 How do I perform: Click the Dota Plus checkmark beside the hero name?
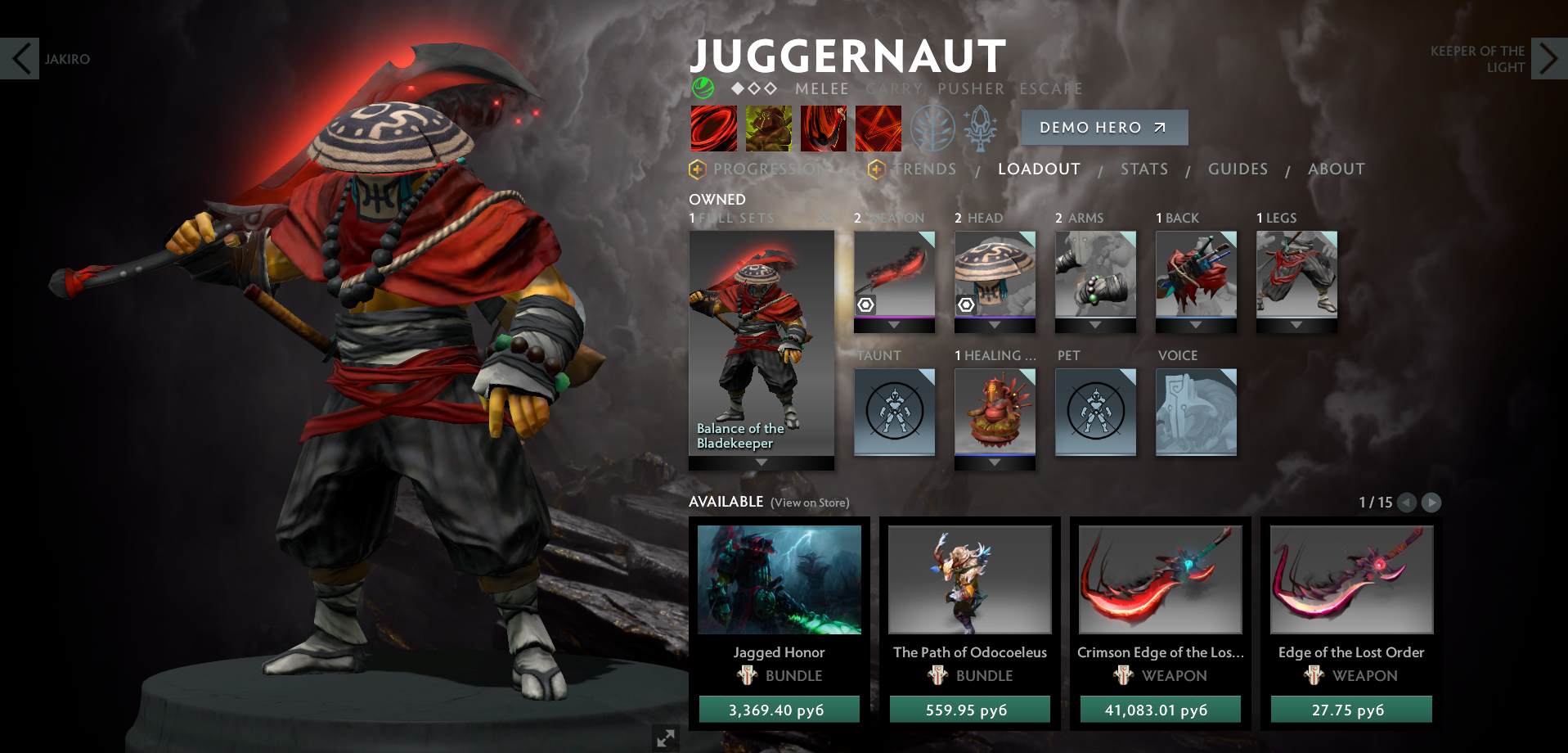click(x=703, y=88)
